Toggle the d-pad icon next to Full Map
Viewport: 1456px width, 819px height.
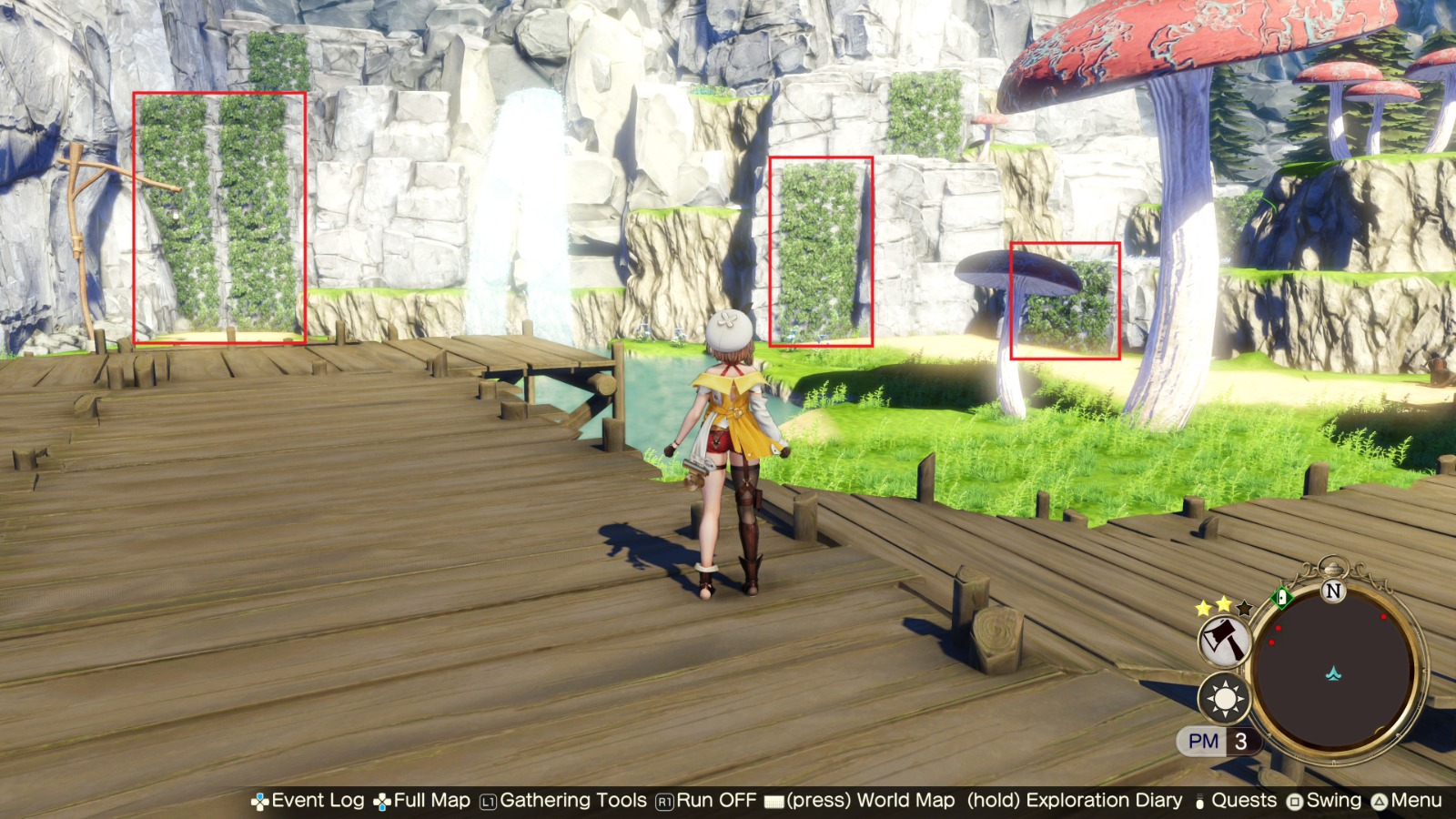tap(381, 802)
